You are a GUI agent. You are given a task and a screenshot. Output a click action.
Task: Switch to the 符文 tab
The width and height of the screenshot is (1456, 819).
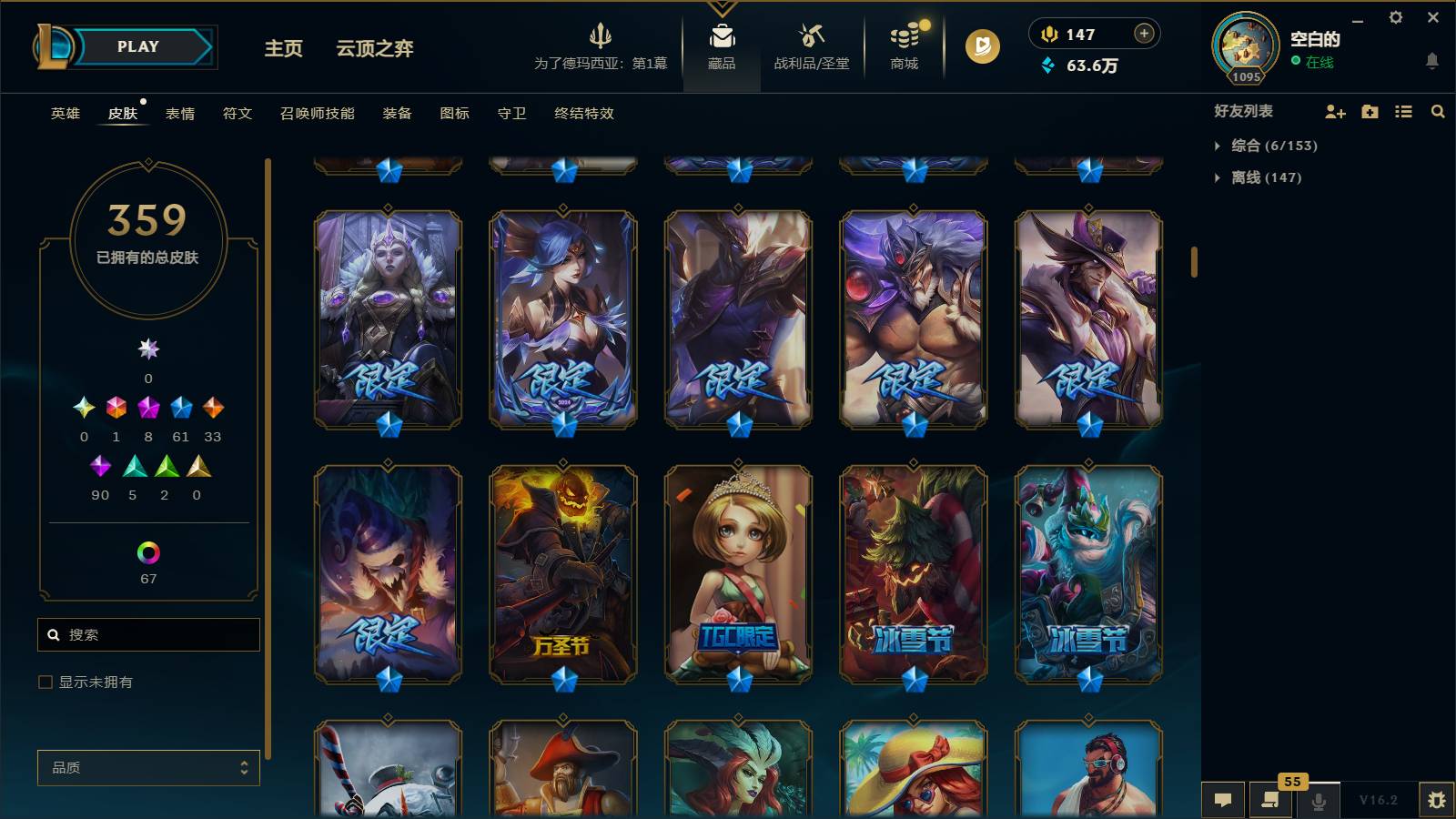236,113
